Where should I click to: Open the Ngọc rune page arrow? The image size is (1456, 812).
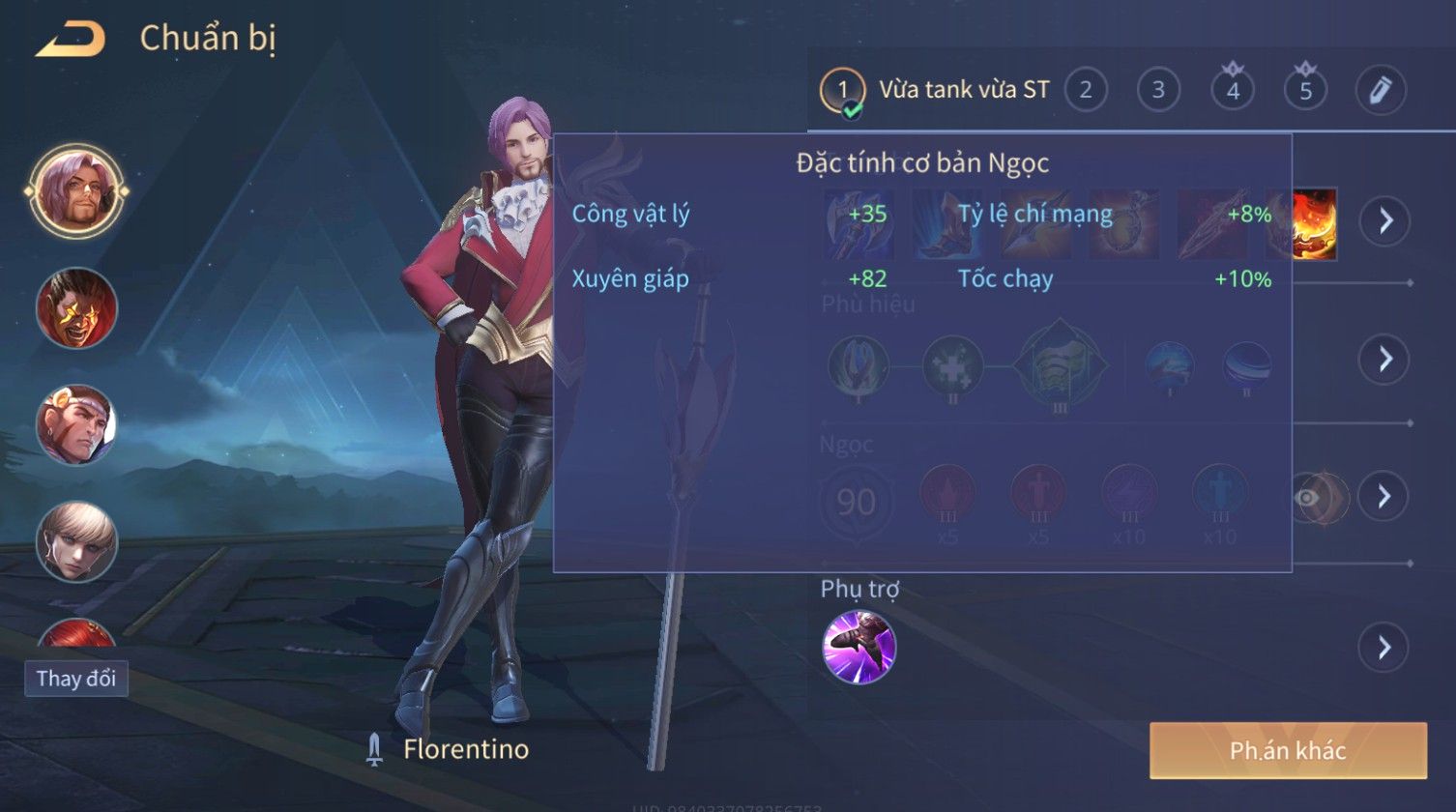point(1383,497)
